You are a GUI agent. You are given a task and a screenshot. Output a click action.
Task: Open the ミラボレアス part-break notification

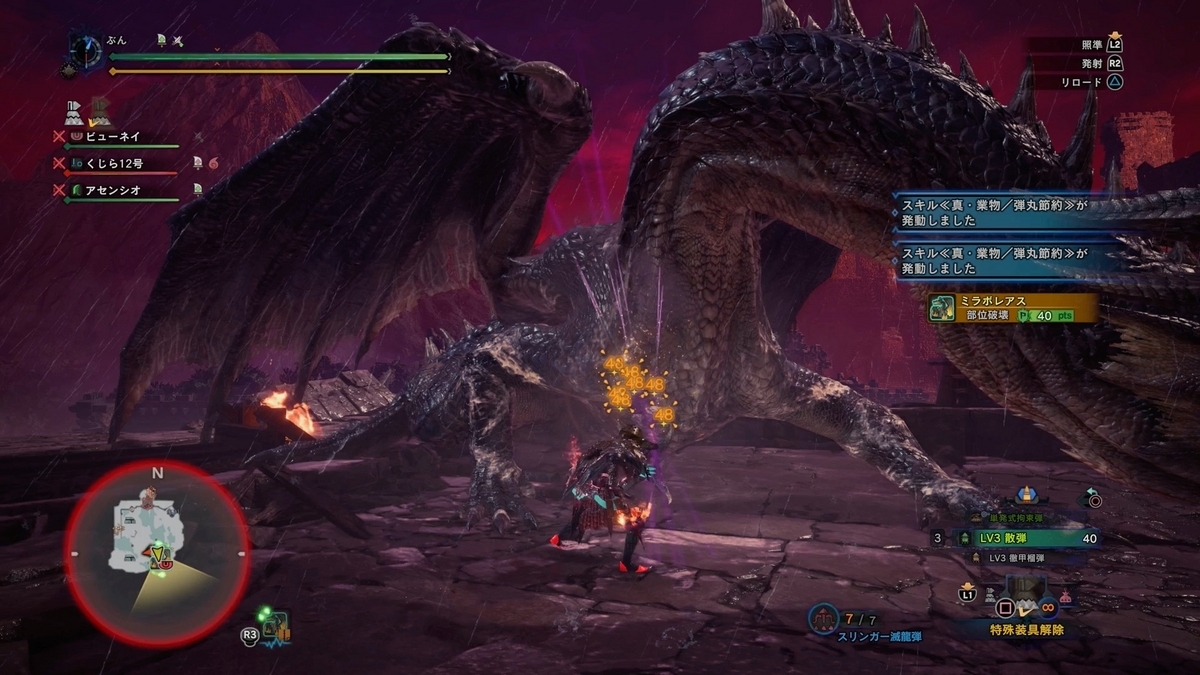[x=1012, y=308]
